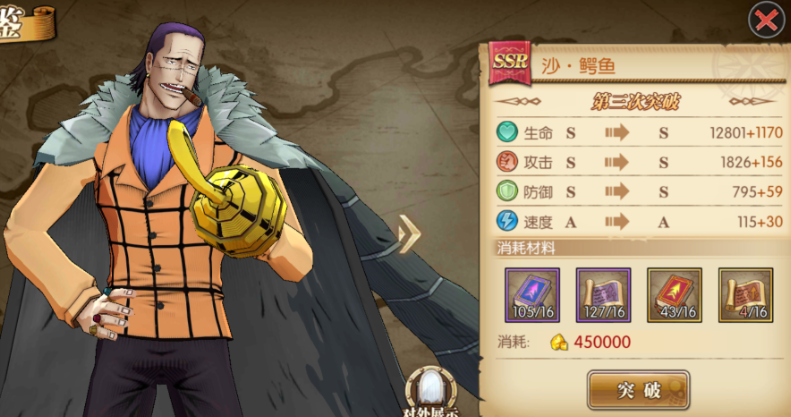
Task: Choose the red book material slot
Action: (x=674, y=294)
